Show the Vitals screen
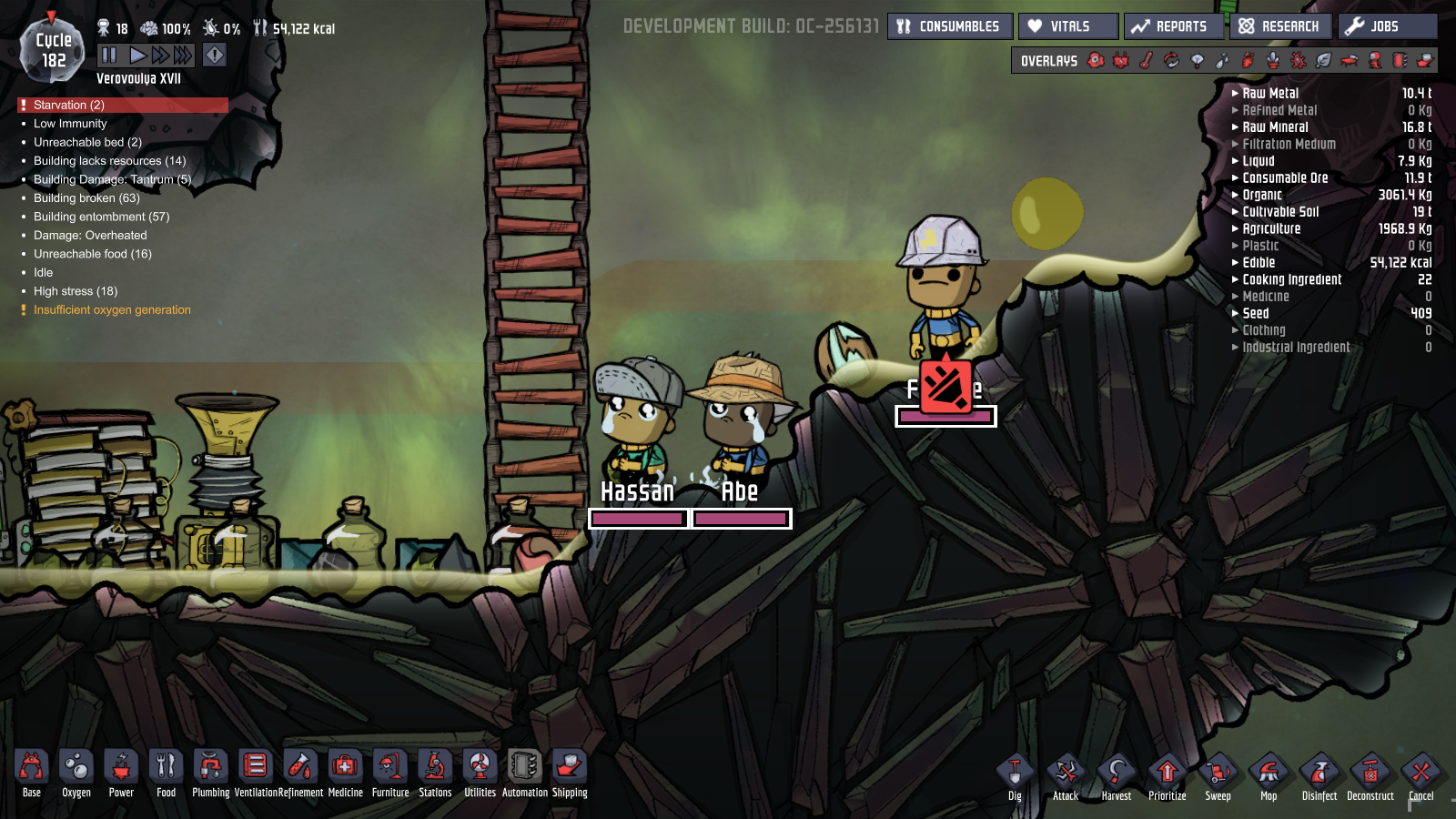 (x=1068, y=26)
